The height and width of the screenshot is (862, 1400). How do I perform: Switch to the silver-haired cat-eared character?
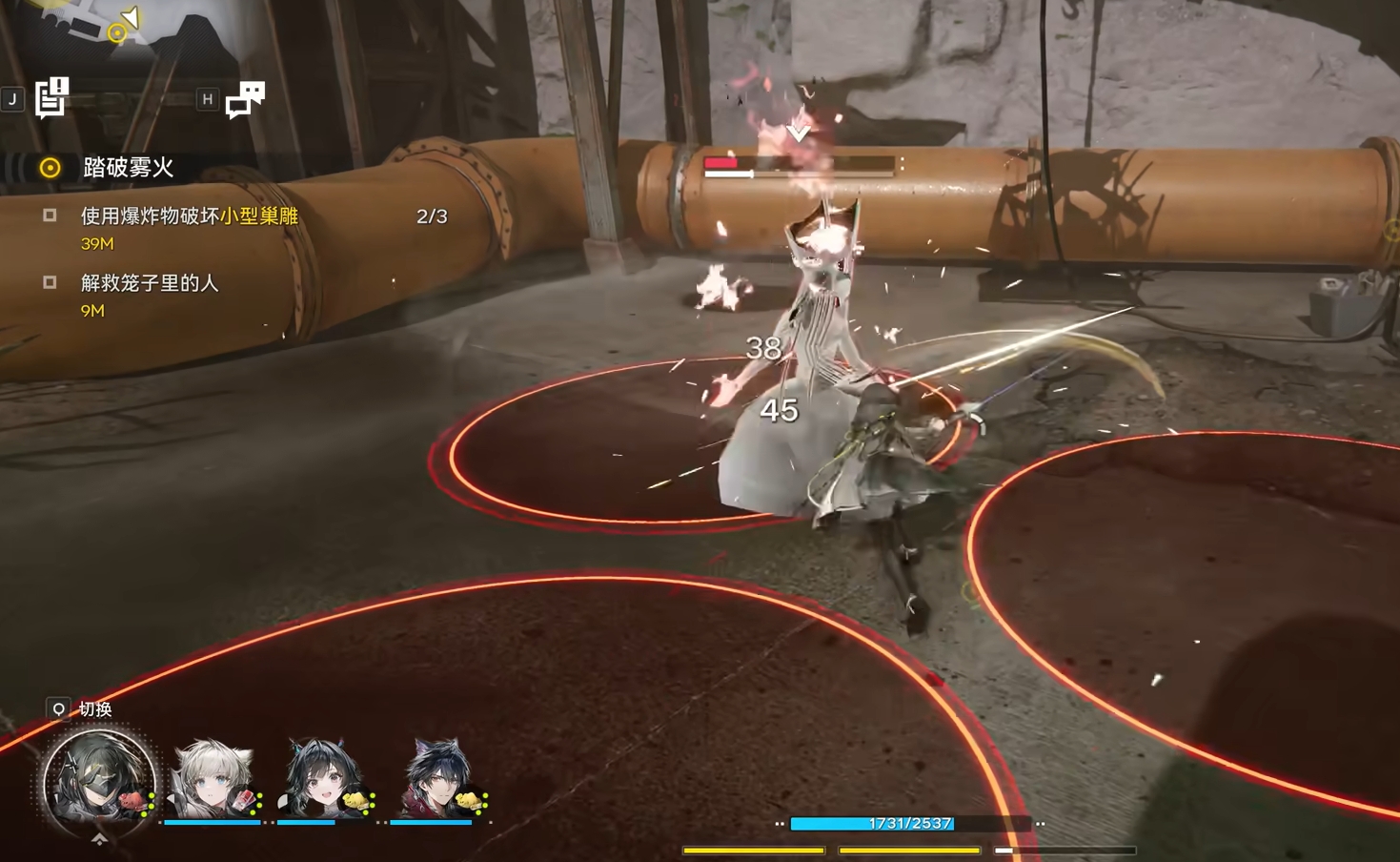213,780
